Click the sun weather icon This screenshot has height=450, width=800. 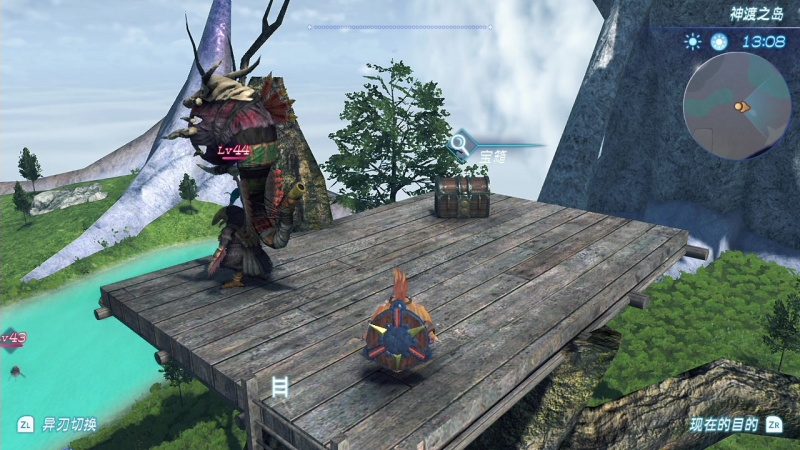(x=692, y=42)
